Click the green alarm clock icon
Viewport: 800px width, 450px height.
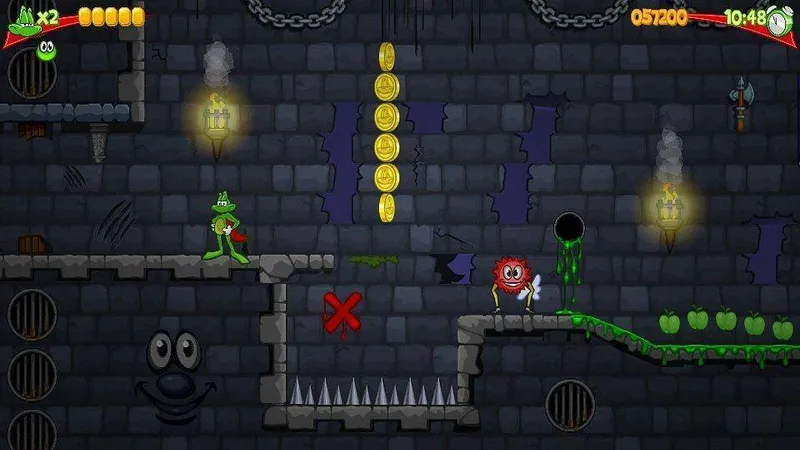click(x=780, y=22)
